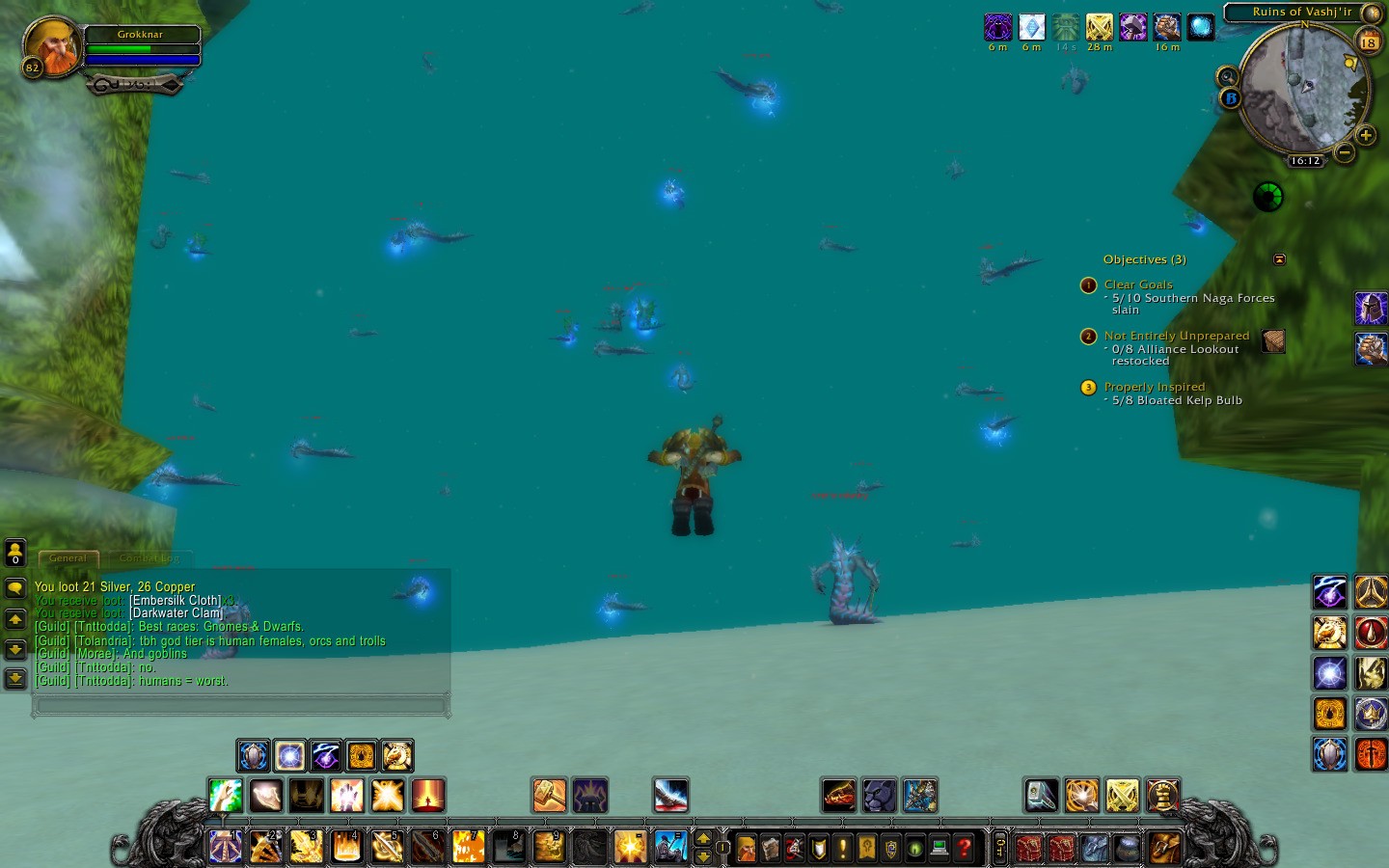Click the chat input box
Viewport: 1389px width, 868px height.
click(x=241, y=706)
